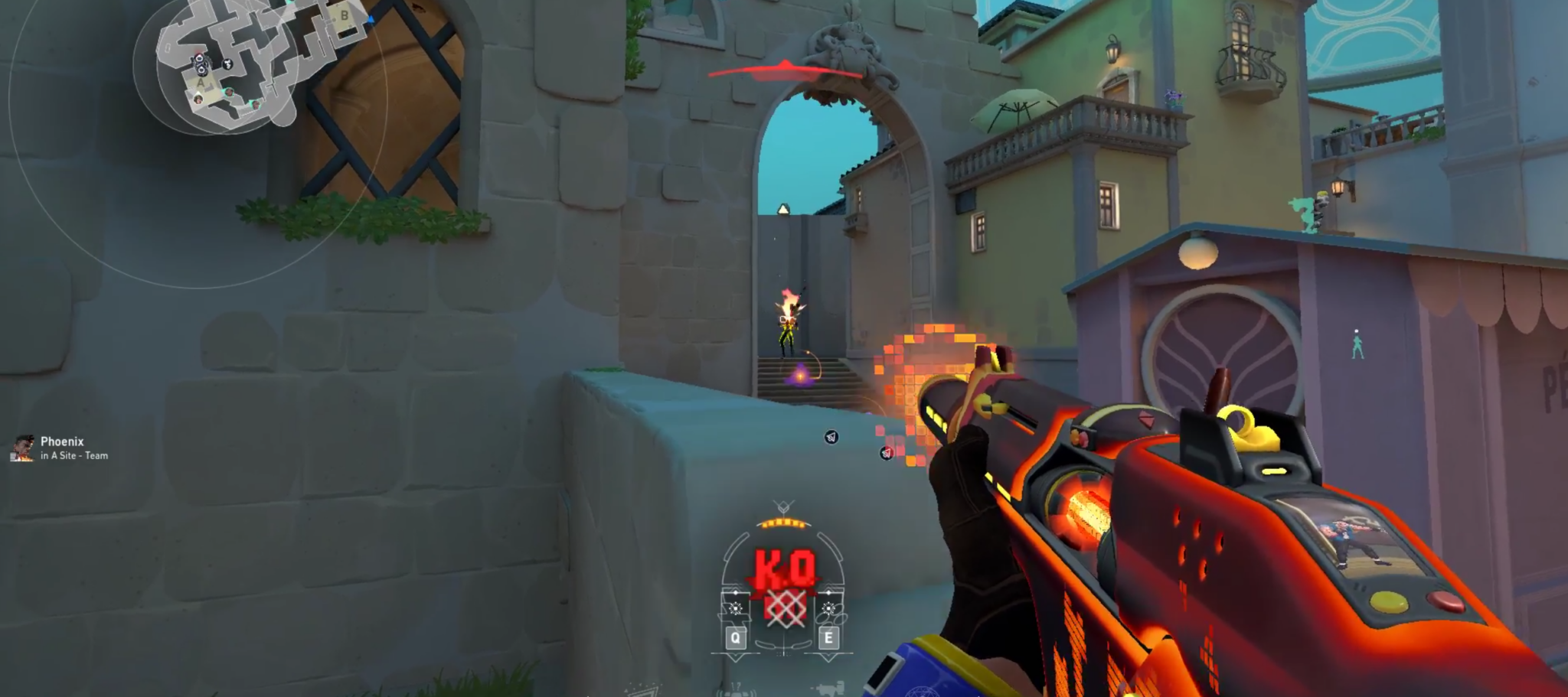The image size is (1568, 697).
Task: Click the ammo count 17 readout
Action: (737, 685)
